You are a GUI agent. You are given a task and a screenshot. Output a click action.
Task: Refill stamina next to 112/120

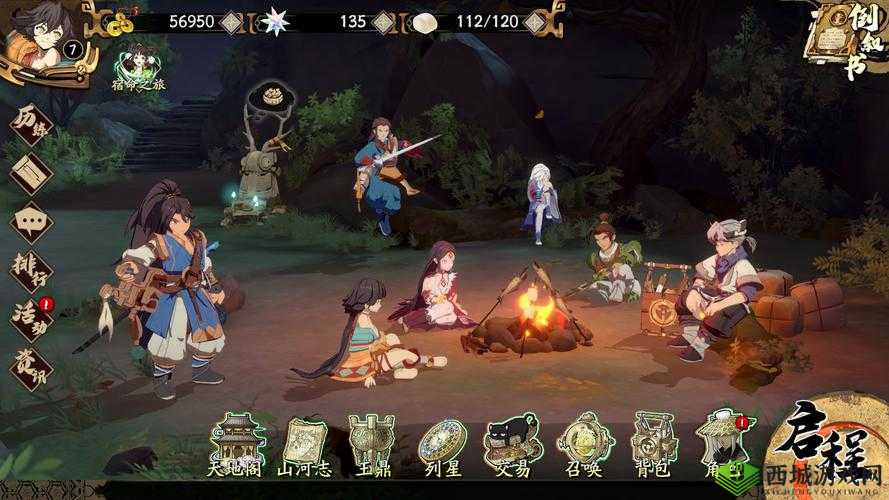[x=536, y=21]
